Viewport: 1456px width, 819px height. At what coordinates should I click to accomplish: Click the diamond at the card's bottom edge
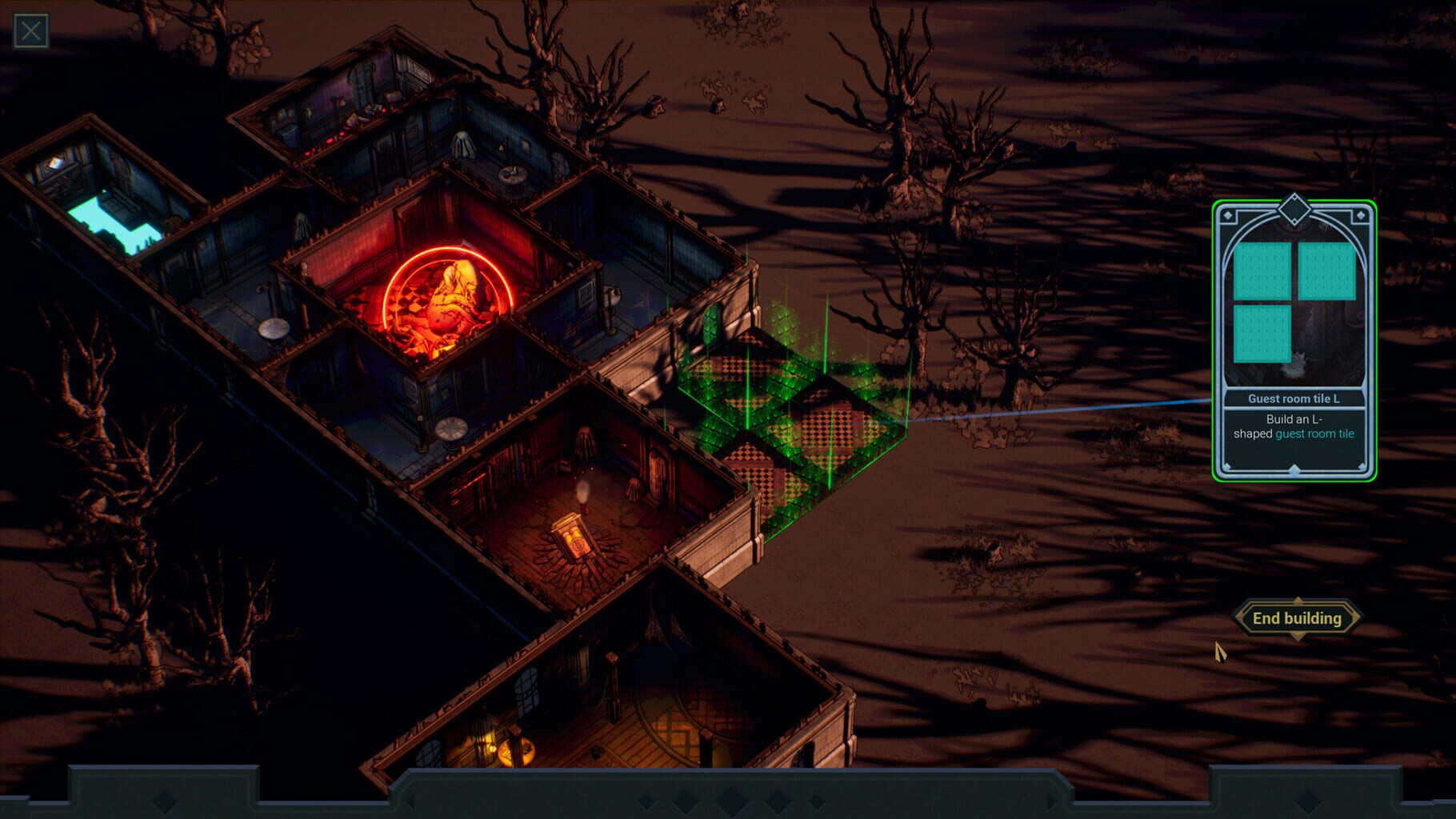coord(1294,469)
